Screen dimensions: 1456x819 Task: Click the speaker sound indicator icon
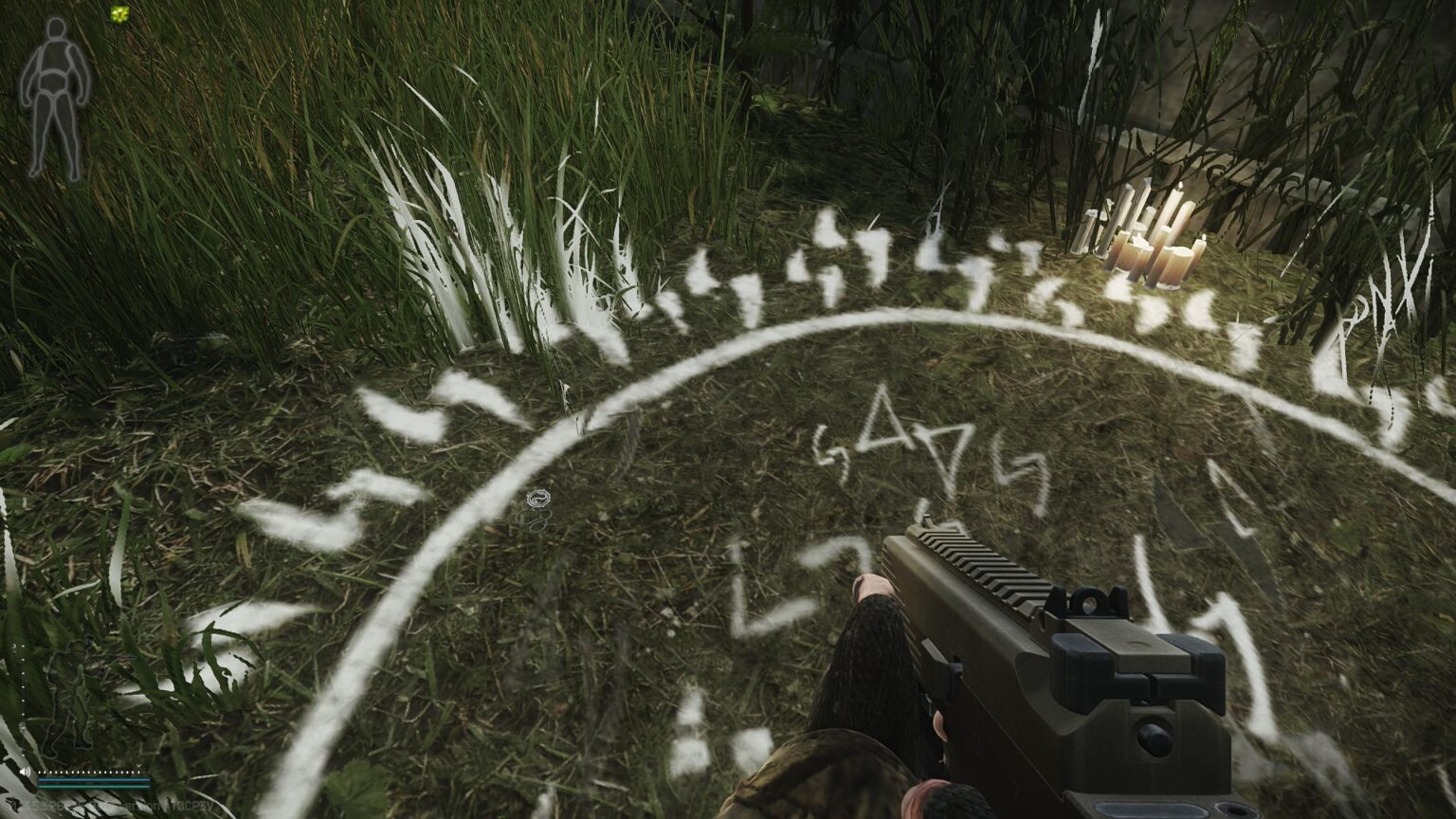25,772
